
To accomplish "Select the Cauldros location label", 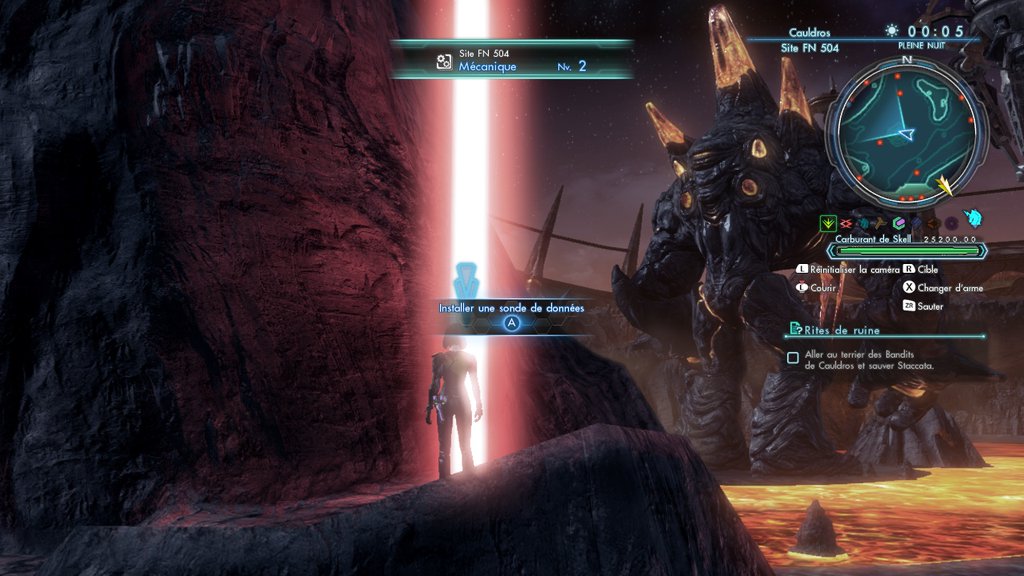I will (x=809, y=33).
